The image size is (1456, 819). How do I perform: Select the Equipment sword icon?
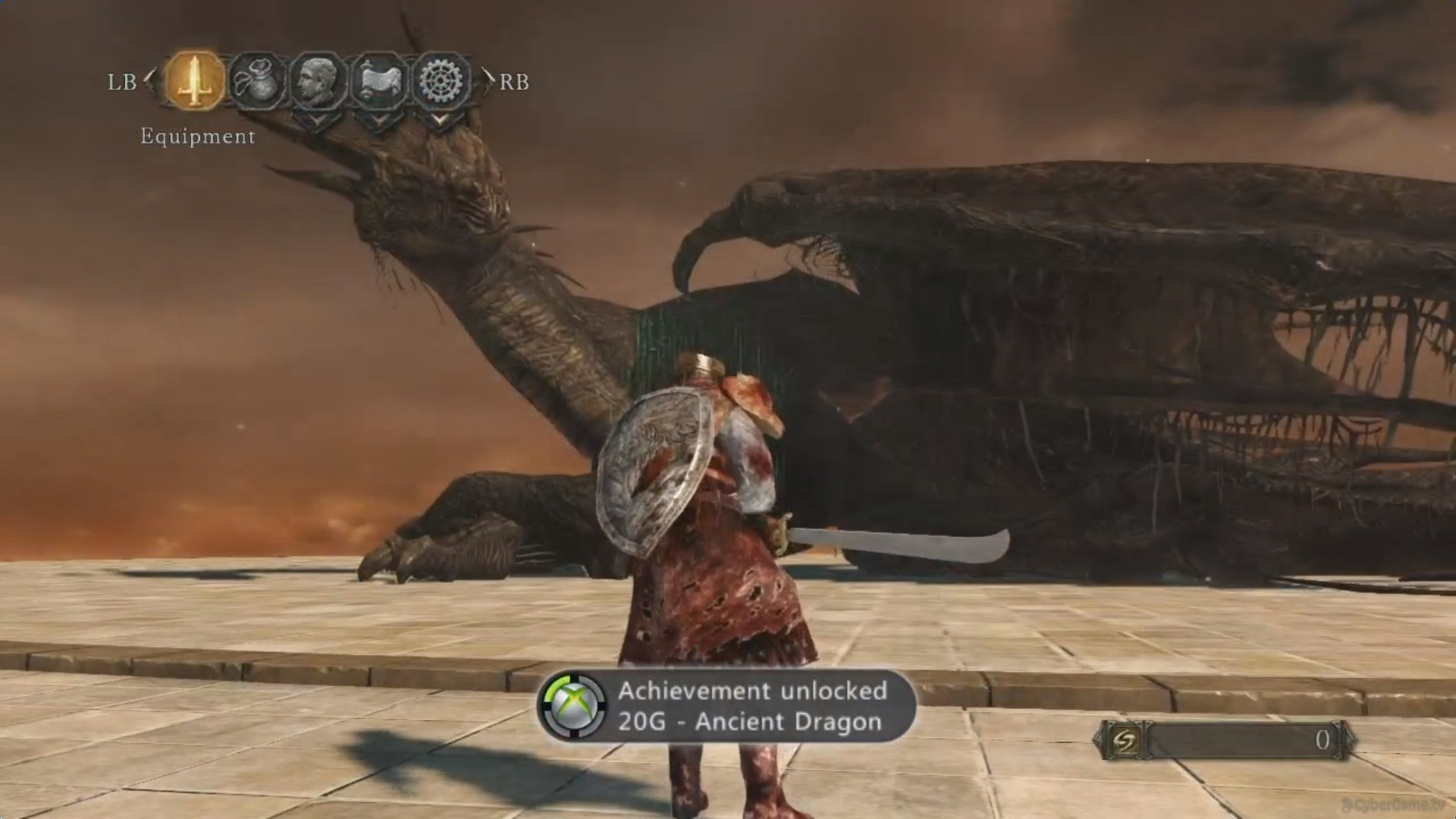pos(196,80)
